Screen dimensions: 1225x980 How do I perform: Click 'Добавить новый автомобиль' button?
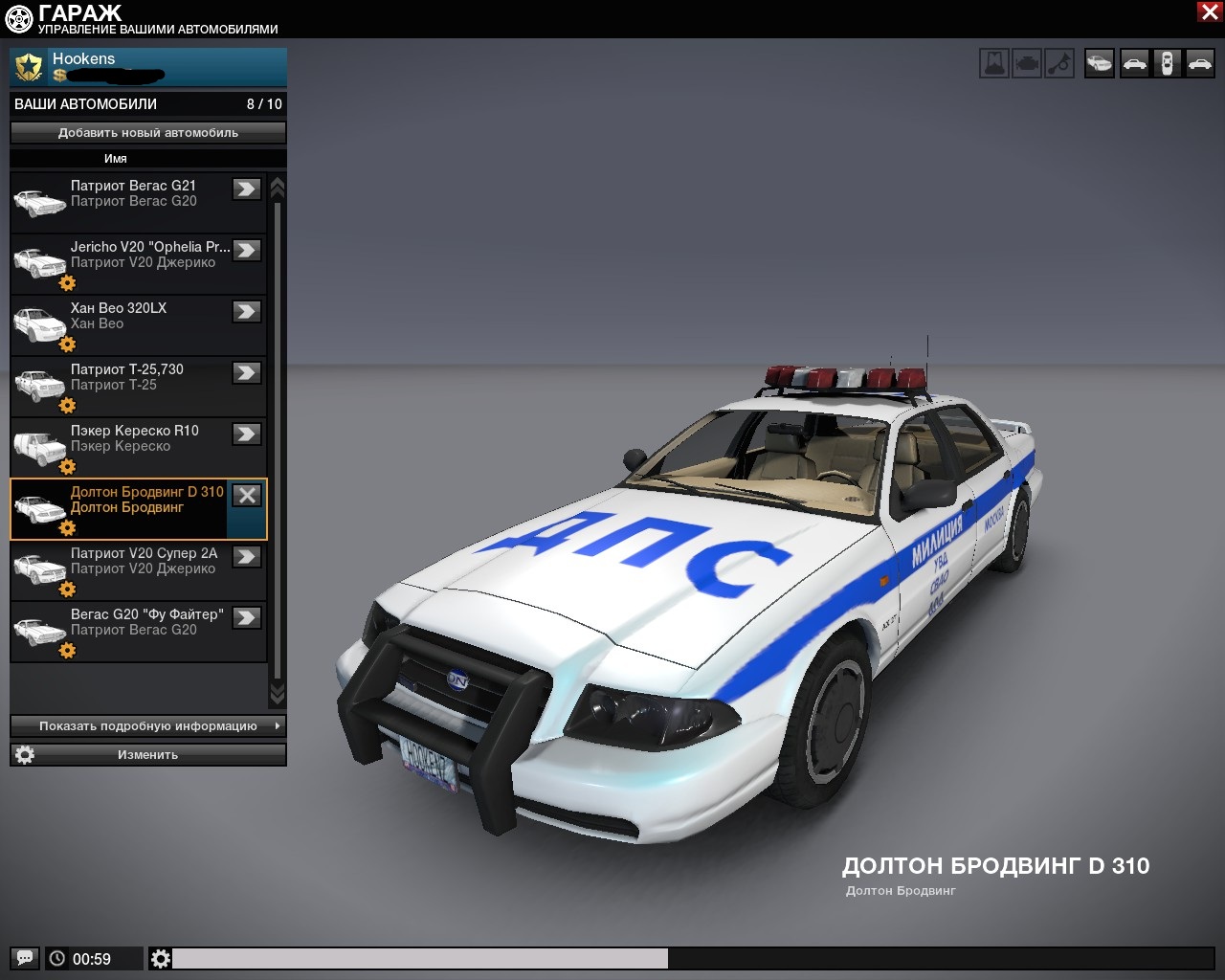point(148,133)
